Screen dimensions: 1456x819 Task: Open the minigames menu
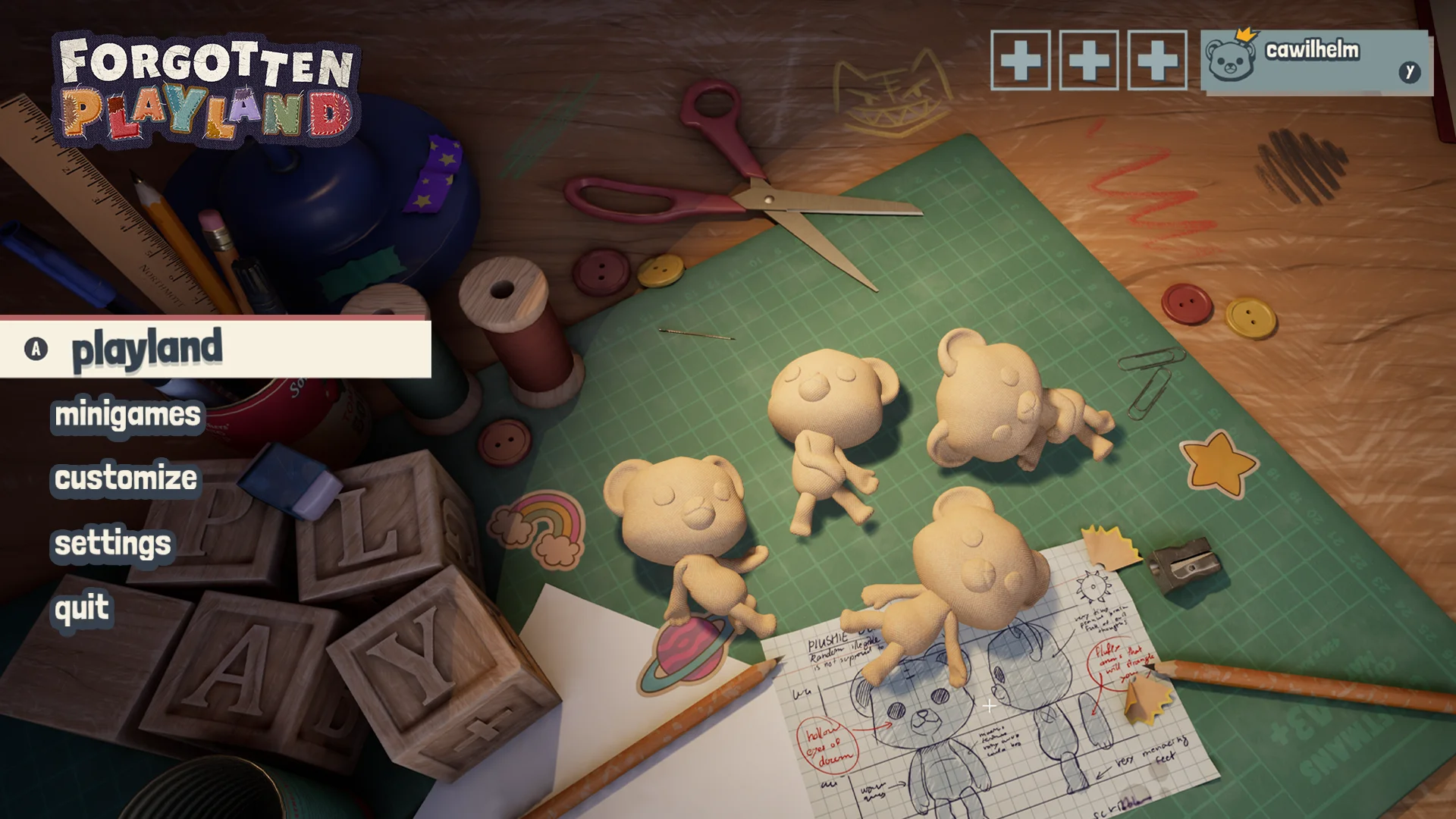point(126,415)
